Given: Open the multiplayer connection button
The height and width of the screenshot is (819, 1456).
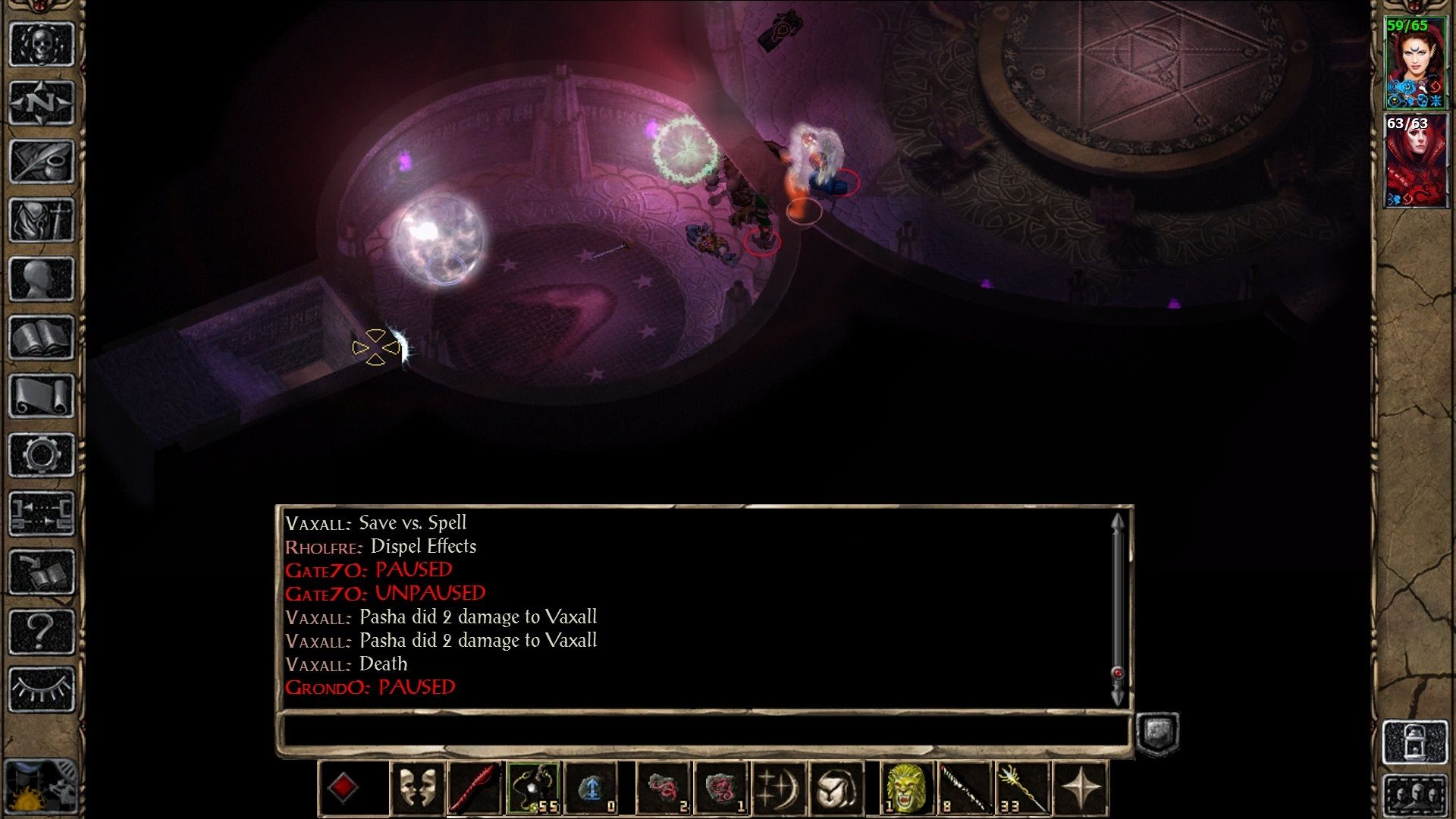Looking at the screenshot, I should pos(42,513).
